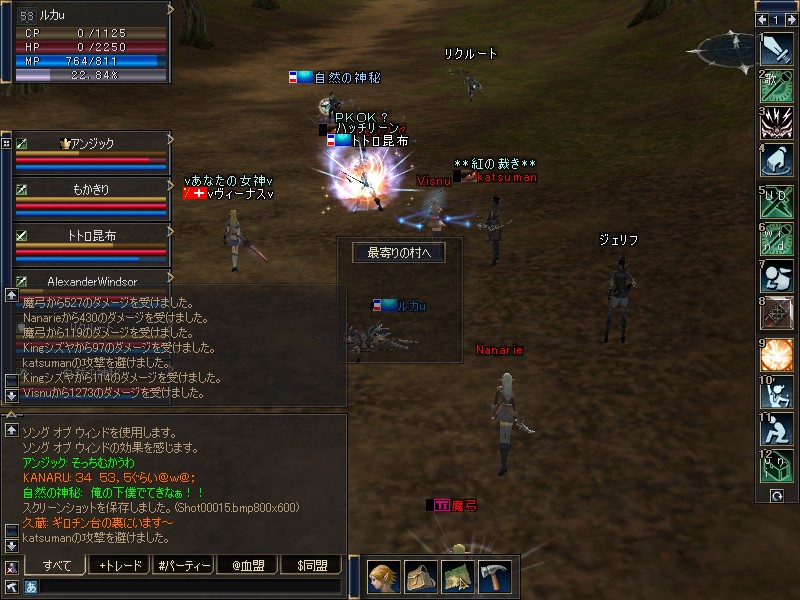Viewport: 800px width, 600px height.
Task: Switch to the すべて chat tab
Action: (57, 565)
